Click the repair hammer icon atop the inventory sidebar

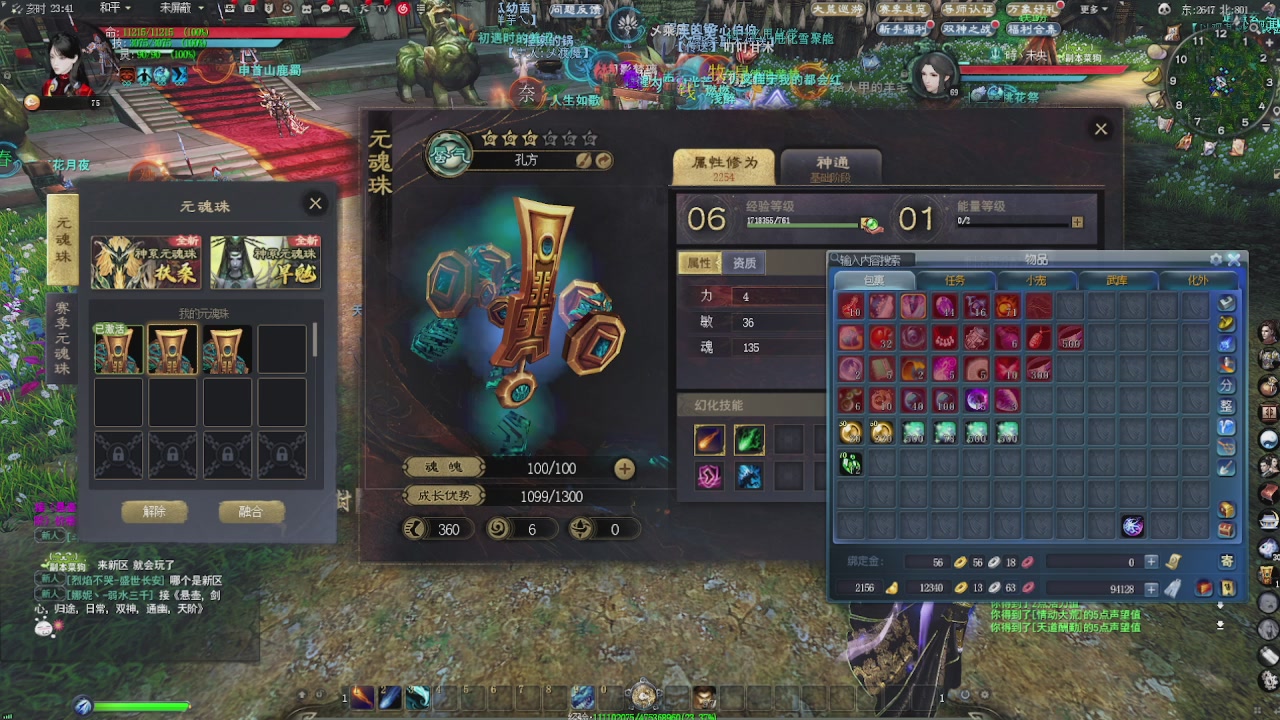tap(1227, 300)
